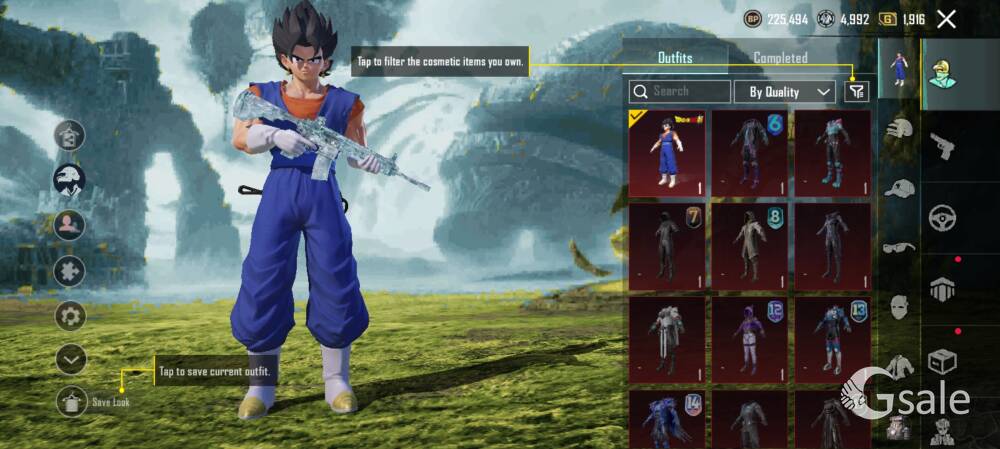Select the Dragon Ball blue gi outfit
This screenshot has width=1000, height=449.
tap(667, 153)
